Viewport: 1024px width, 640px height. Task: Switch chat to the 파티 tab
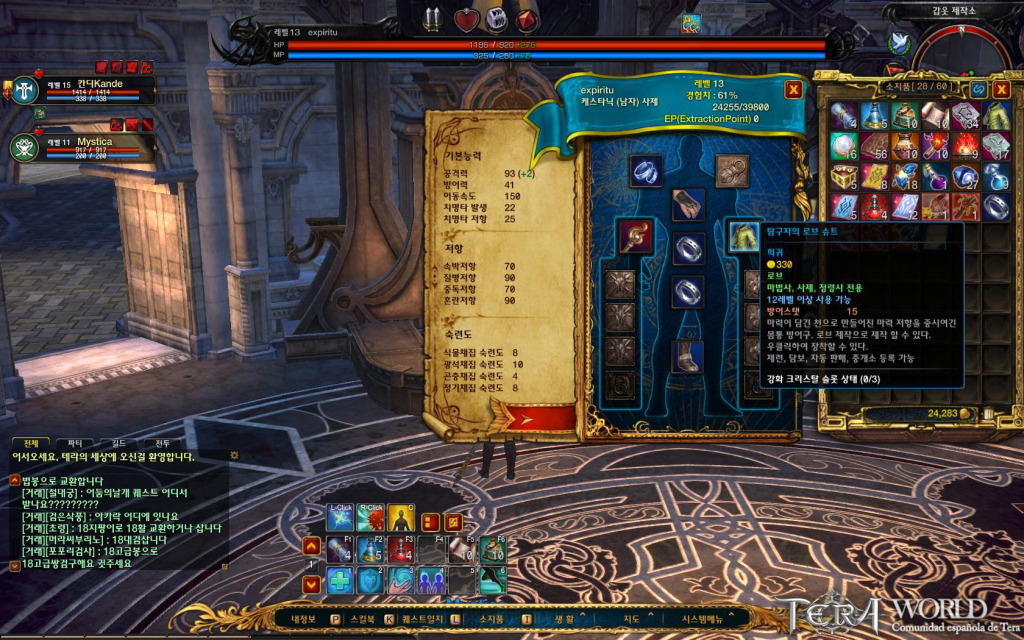click(74, 442)
